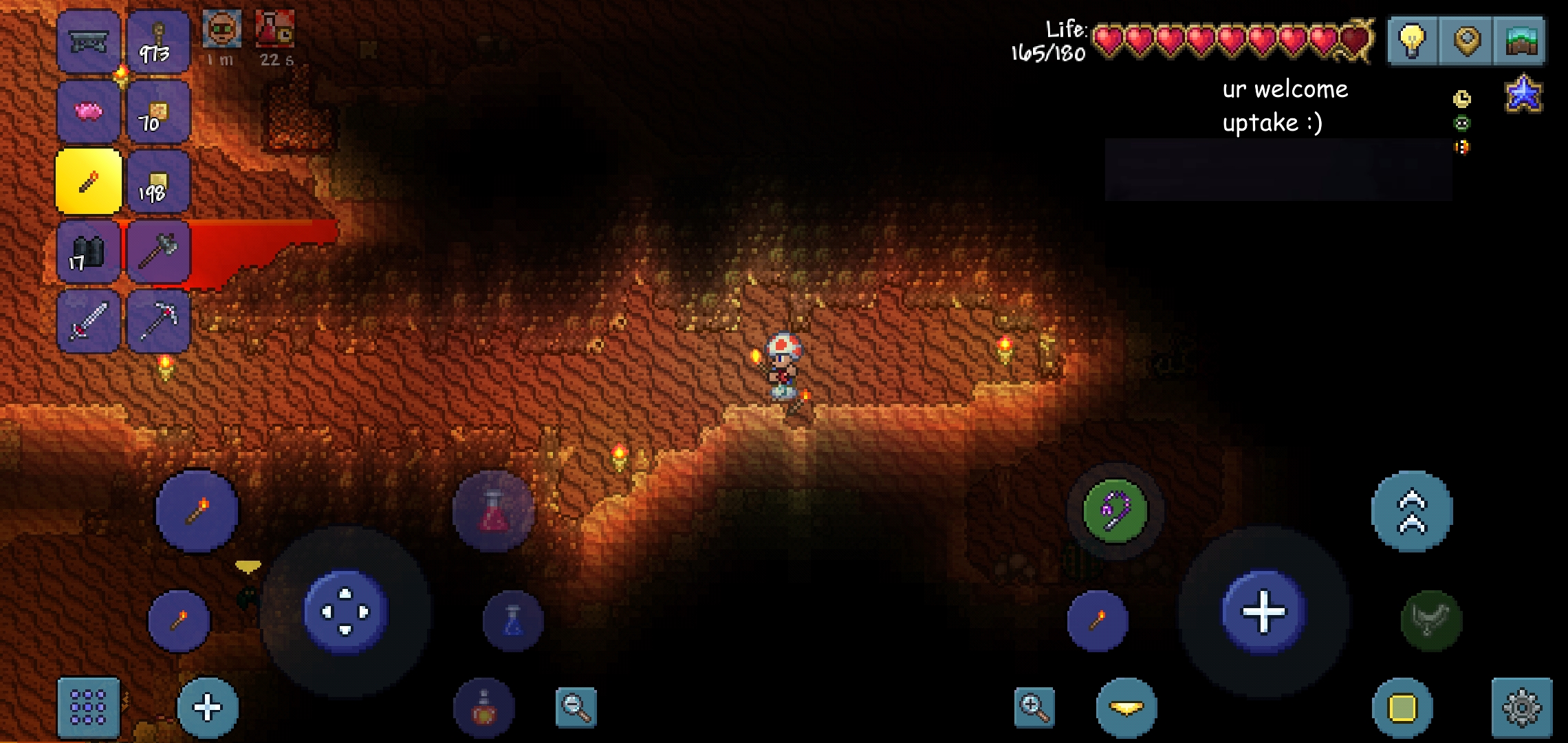Open the inventory grid button

coord(88,706)
